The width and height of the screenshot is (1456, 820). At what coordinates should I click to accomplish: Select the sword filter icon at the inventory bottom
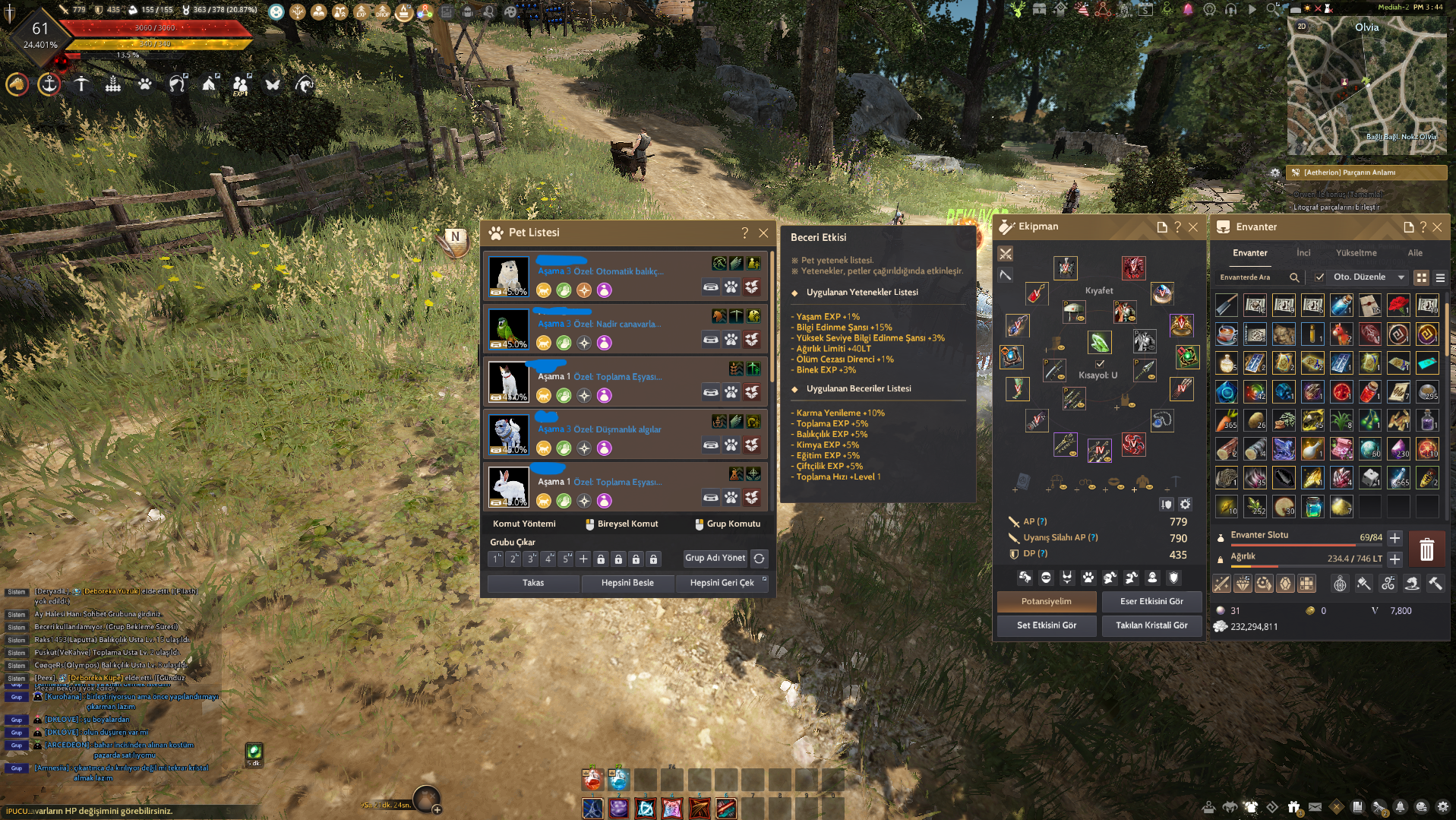point(1222,583)
